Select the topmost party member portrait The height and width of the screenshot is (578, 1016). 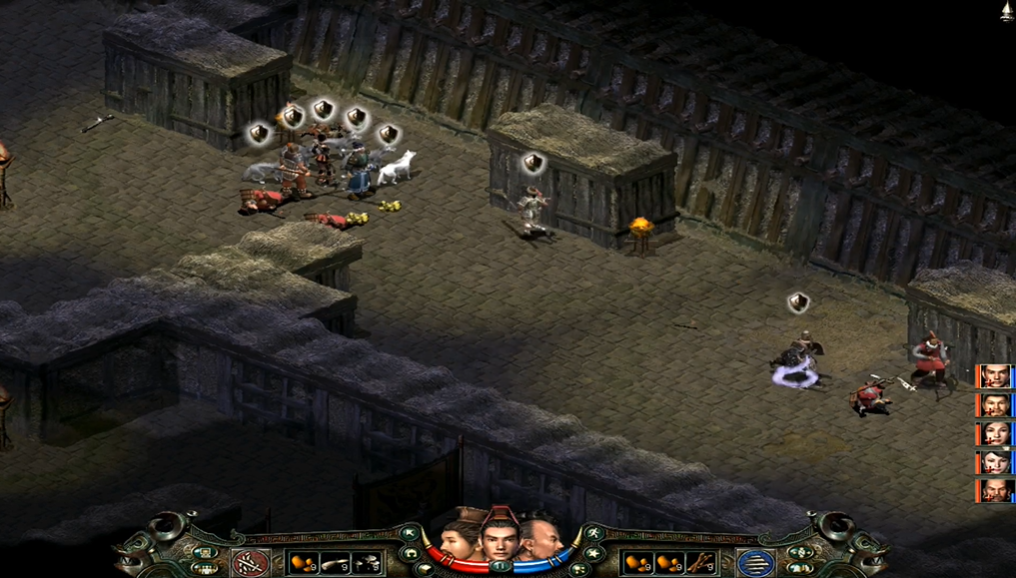point(996,377)
